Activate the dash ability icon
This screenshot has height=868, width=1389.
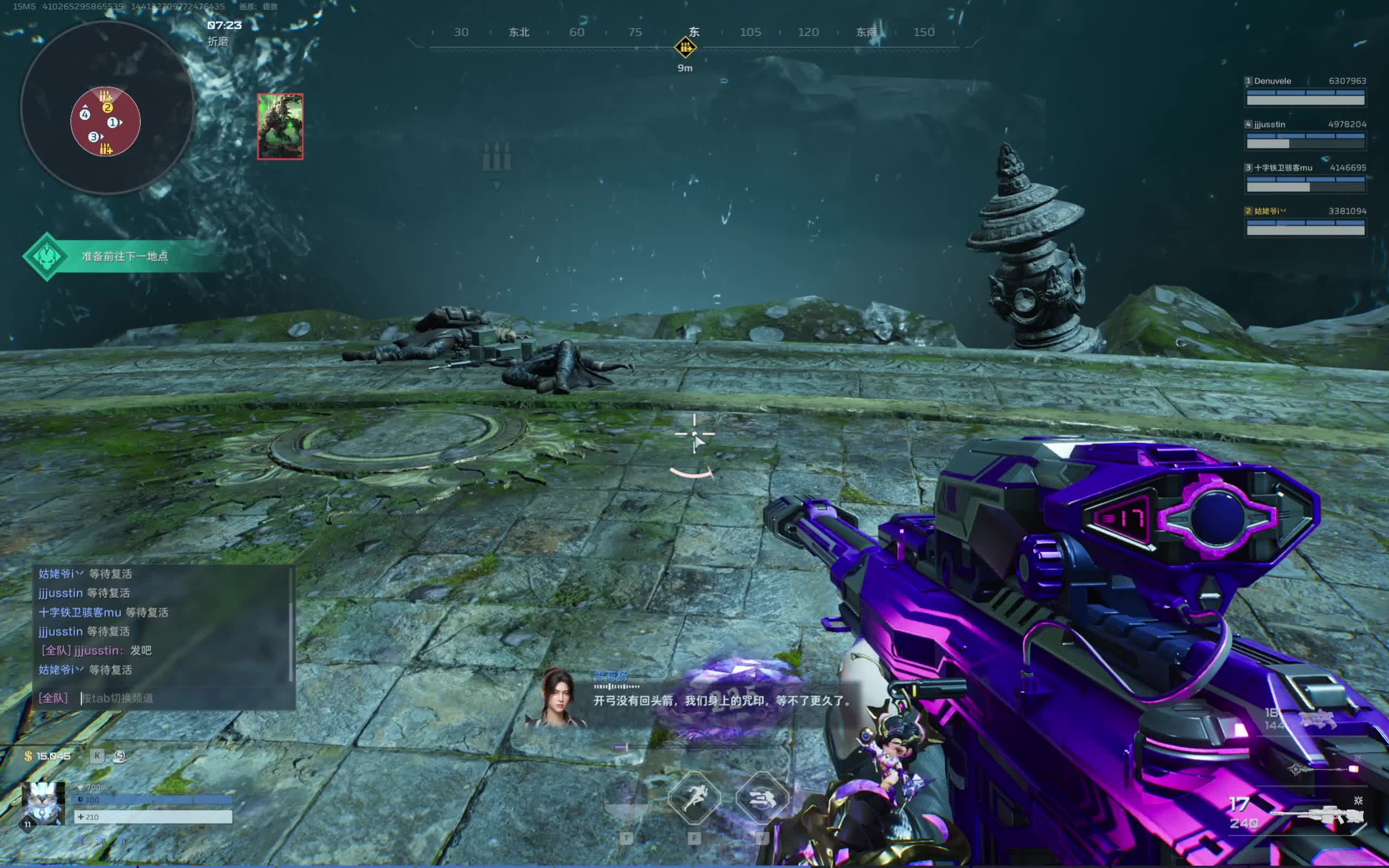(762, 797)
